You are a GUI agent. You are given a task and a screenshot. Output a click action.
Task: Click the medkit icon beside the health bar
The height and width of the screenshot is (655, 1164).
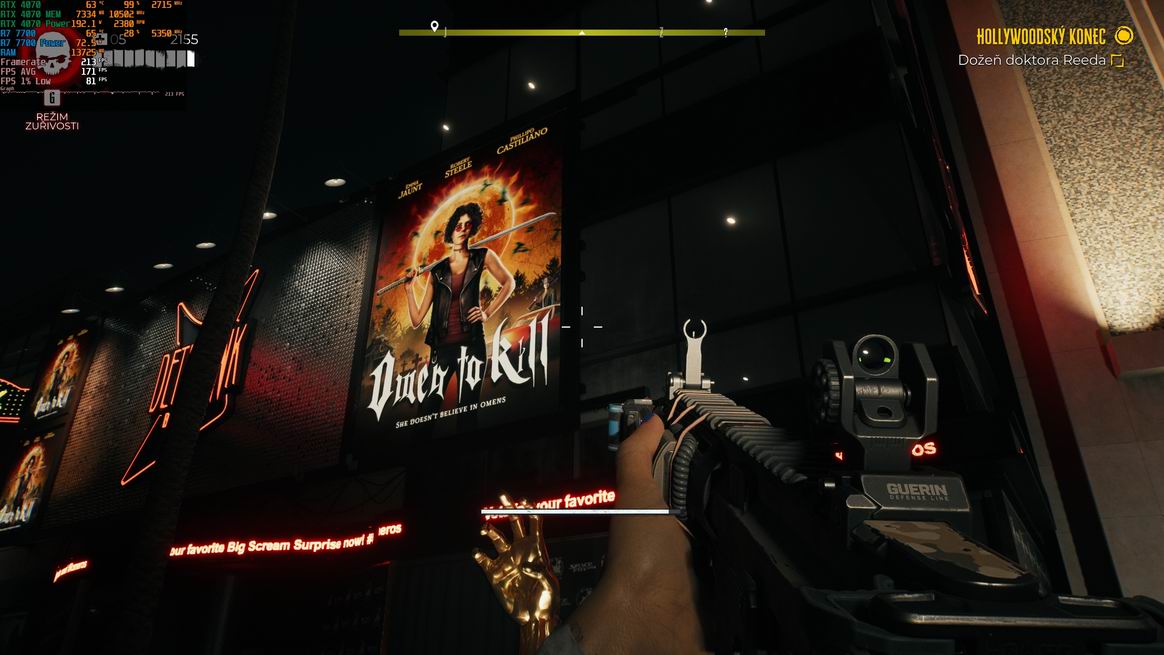pyautogui.click(x=100, y=40)
